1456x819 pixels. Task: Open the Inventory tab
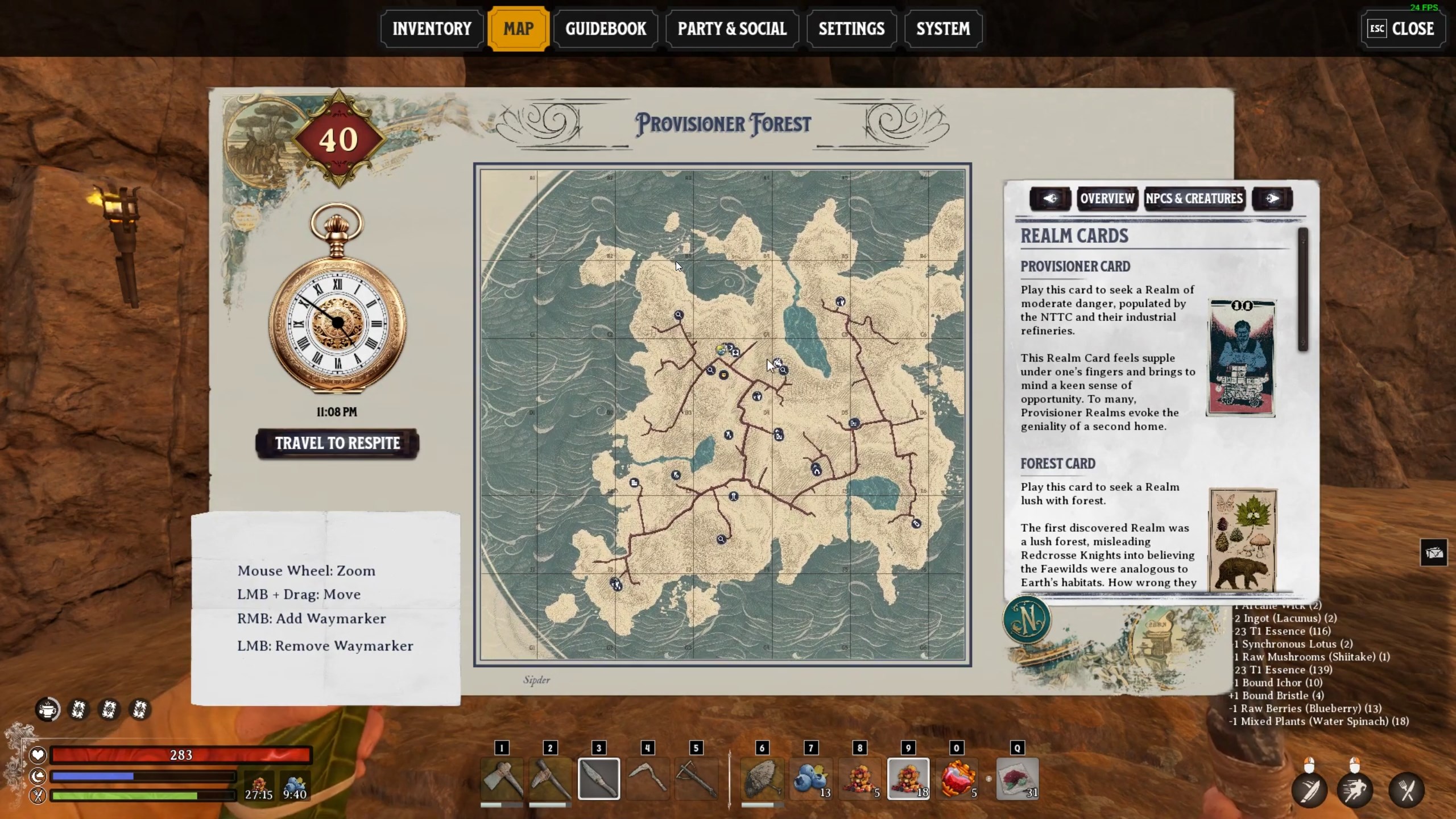432,29
